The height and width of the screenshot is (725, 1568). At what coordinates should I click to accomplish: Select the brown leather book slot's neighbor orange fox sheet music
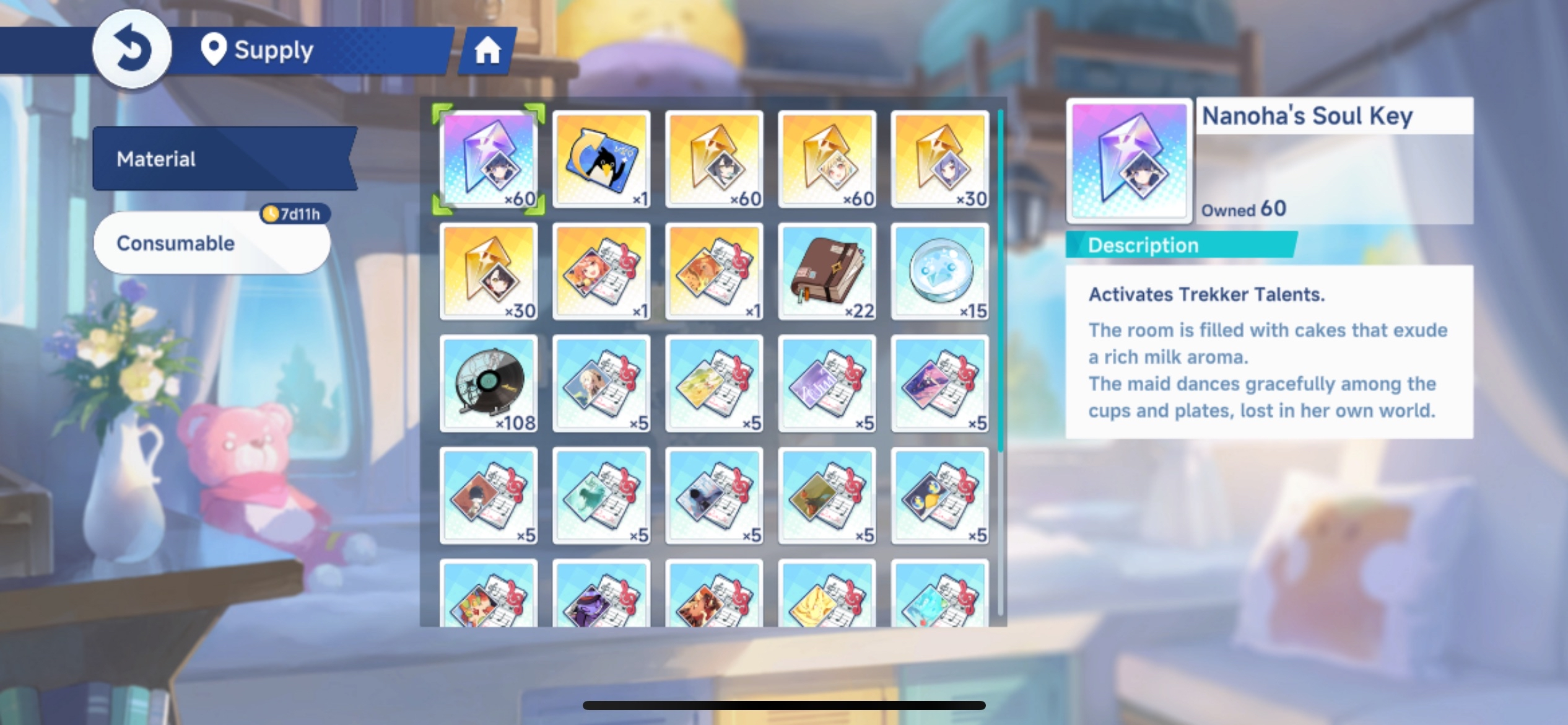coord(714,271)
